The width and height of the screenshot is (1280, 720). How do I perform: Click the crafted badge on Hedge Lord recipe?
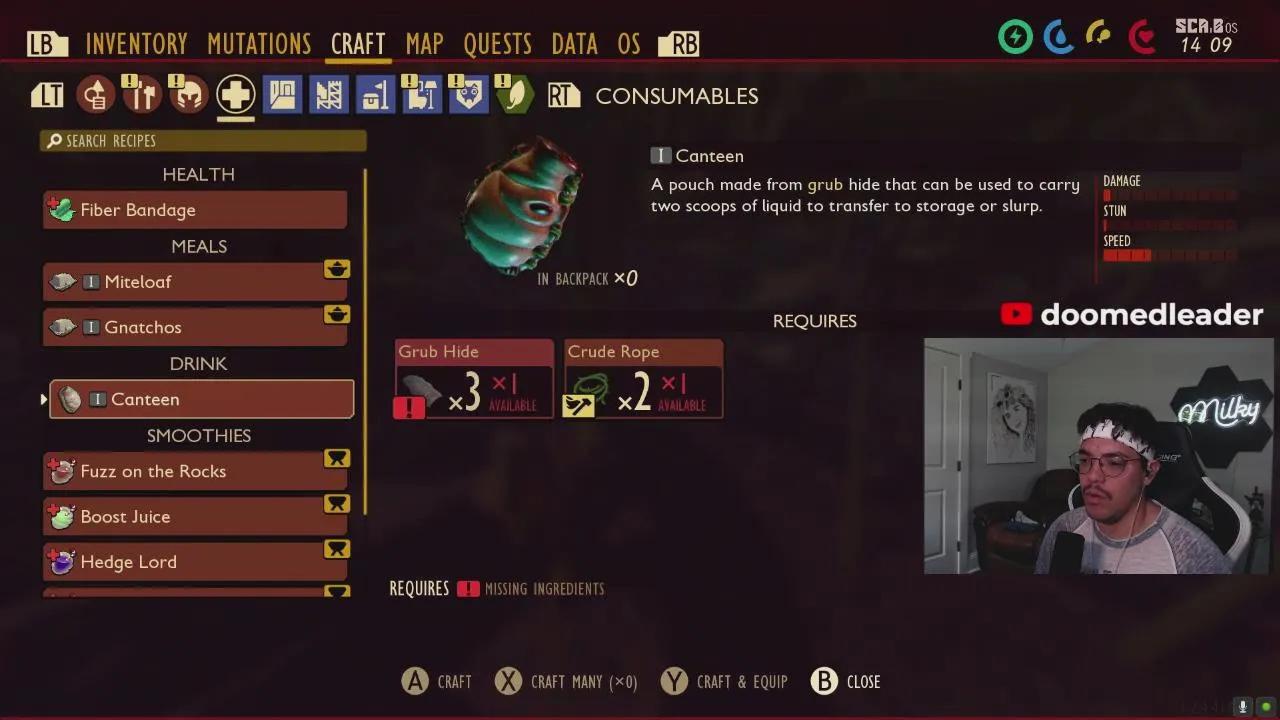[337, 549]
